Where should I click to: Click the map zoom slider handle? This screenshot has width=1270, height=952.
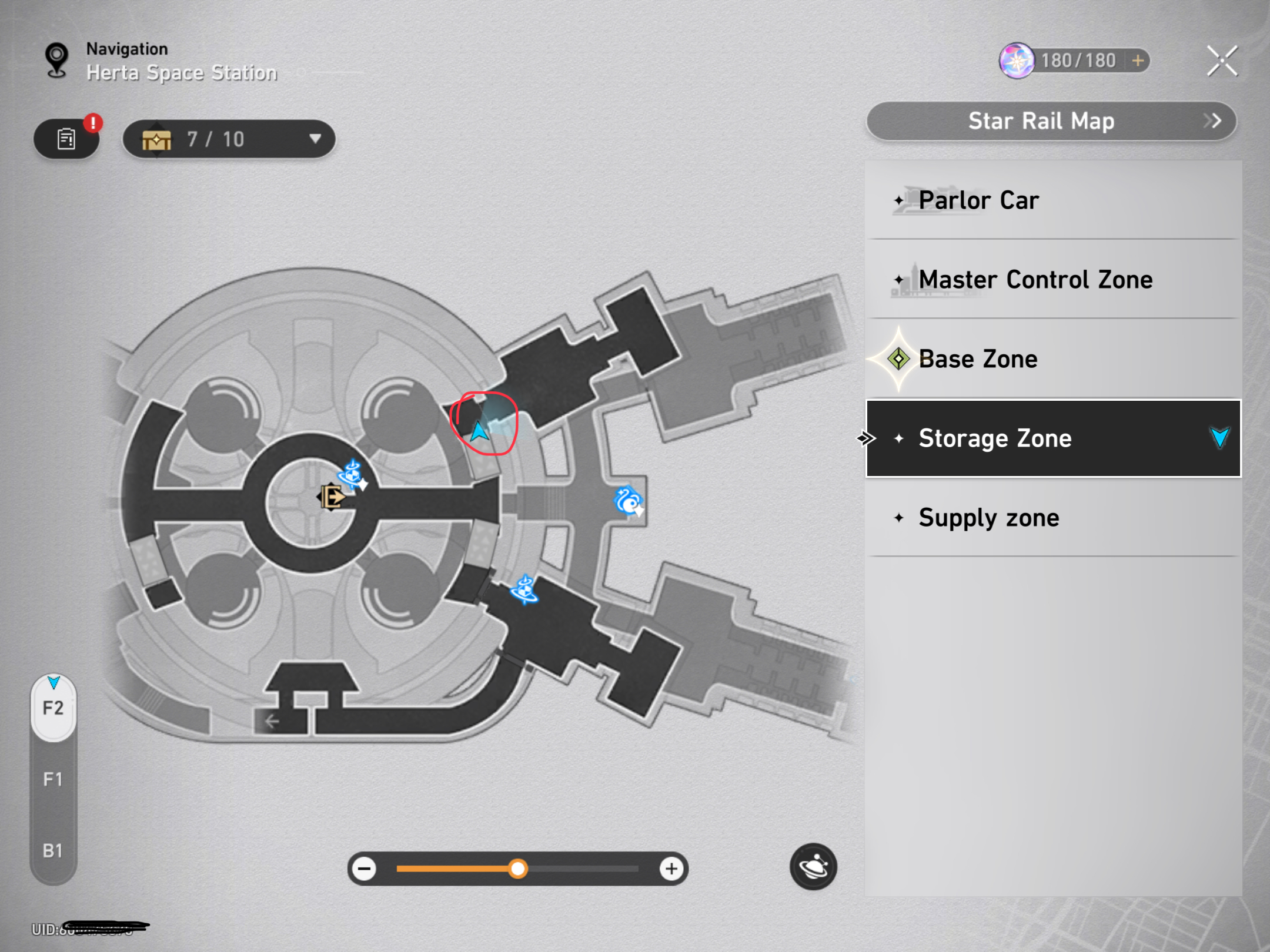pos(518,869)
